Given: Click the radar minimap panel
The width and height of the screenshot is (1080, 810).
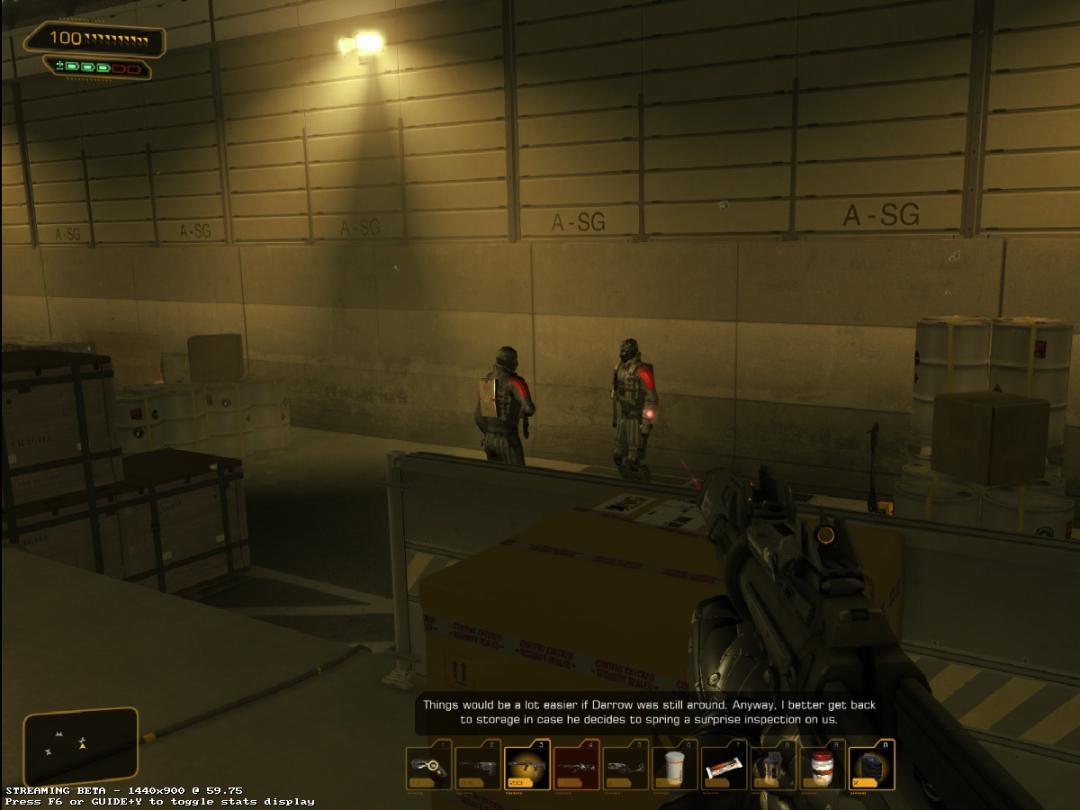Looking at the screenshot, I should [x=80, y=745].
